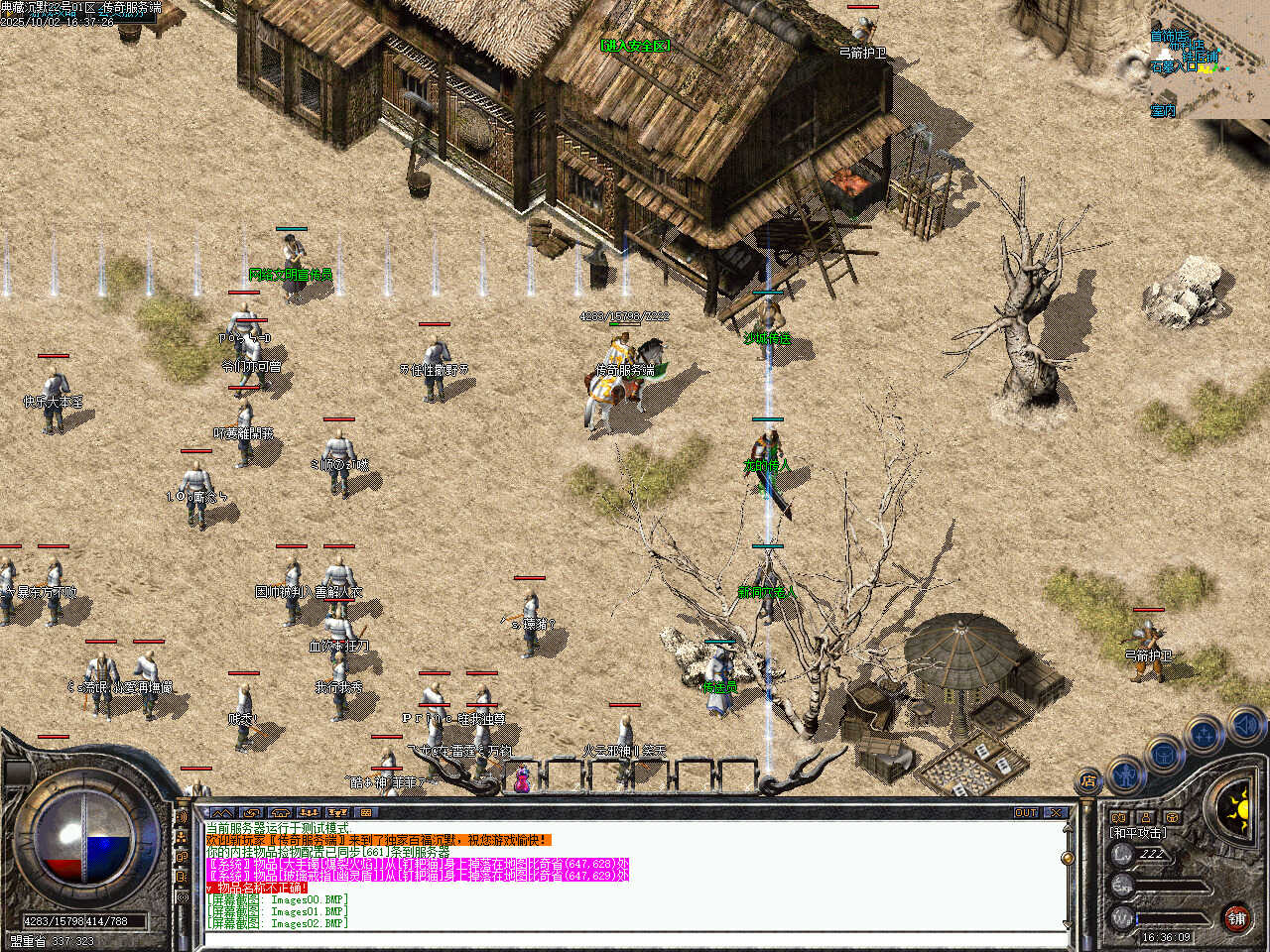The image size is (1270, 952).
Task: Close the game with the X button
Action: tap(1057, 813)
